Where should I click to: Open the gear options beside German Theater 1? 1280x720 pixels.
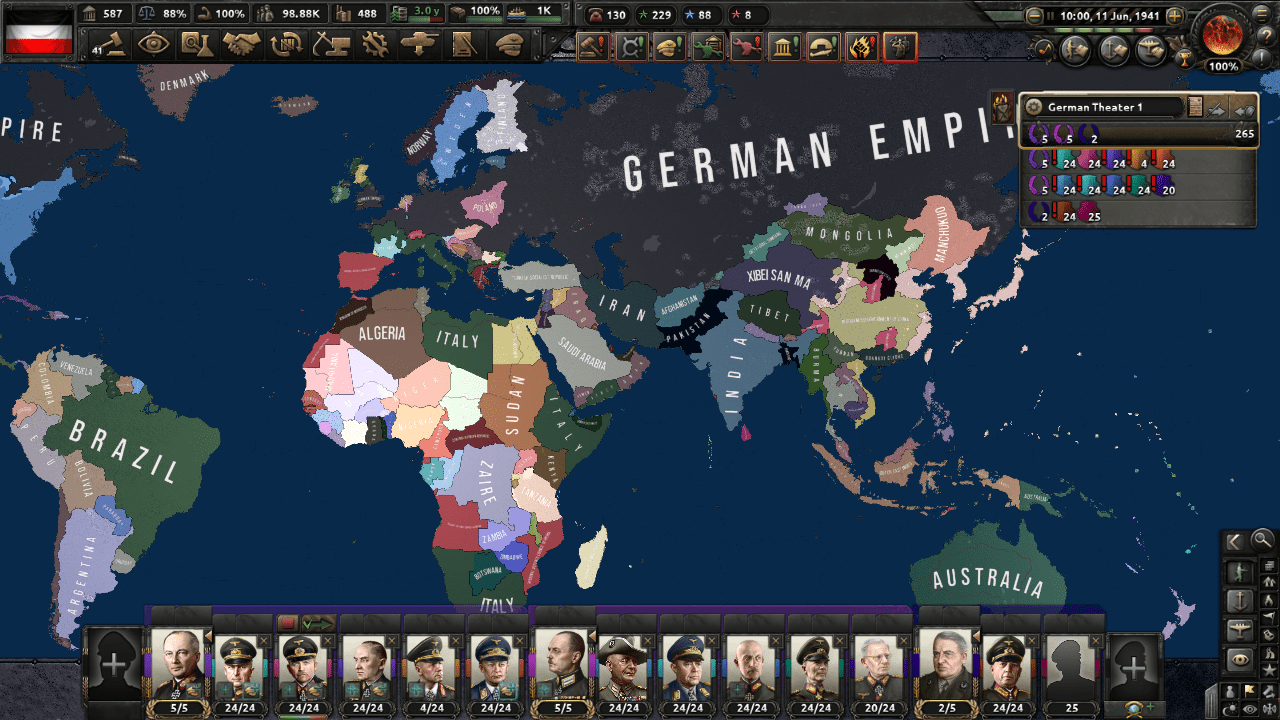(1033, 107)
